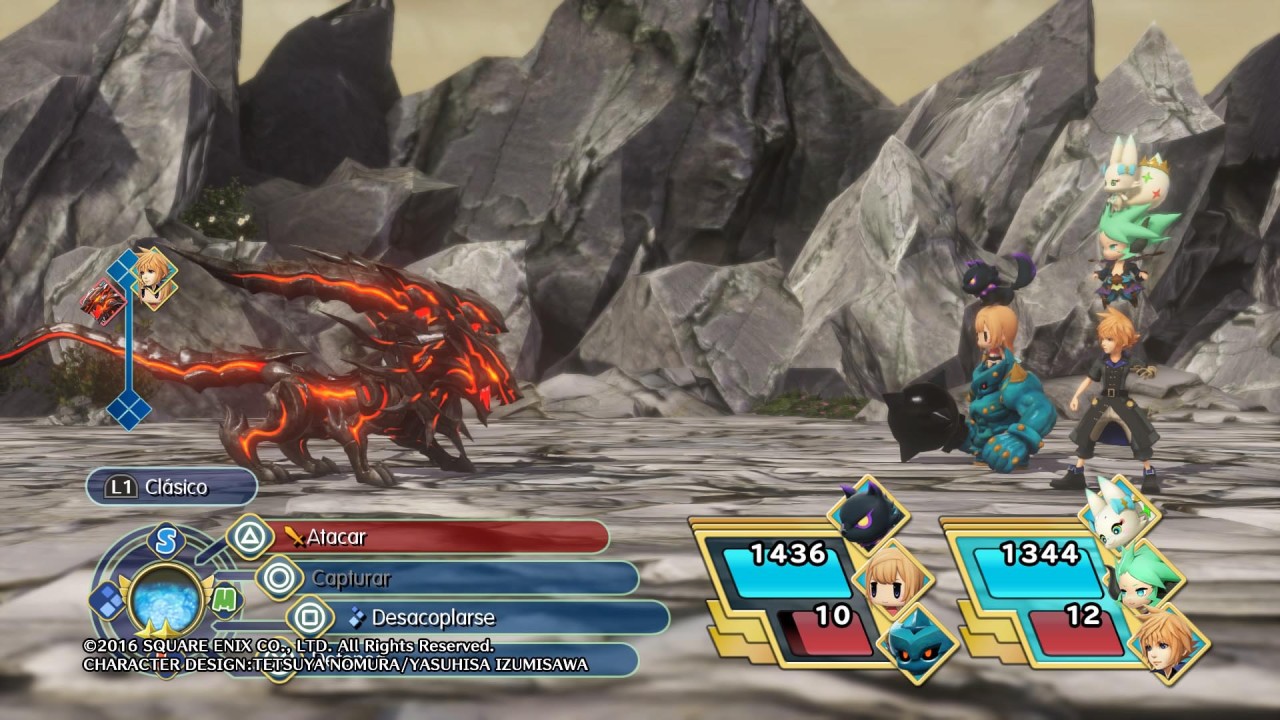Click the green M diamond icon
Screen dimensions: 1280x720
point(226,599)
